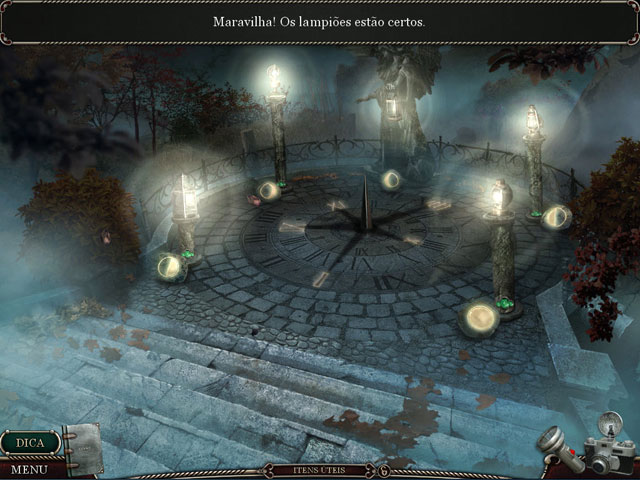This screenshot has height=480, width=640.
Task: Click the DICA hint button
Action: (x=29, y=441)
